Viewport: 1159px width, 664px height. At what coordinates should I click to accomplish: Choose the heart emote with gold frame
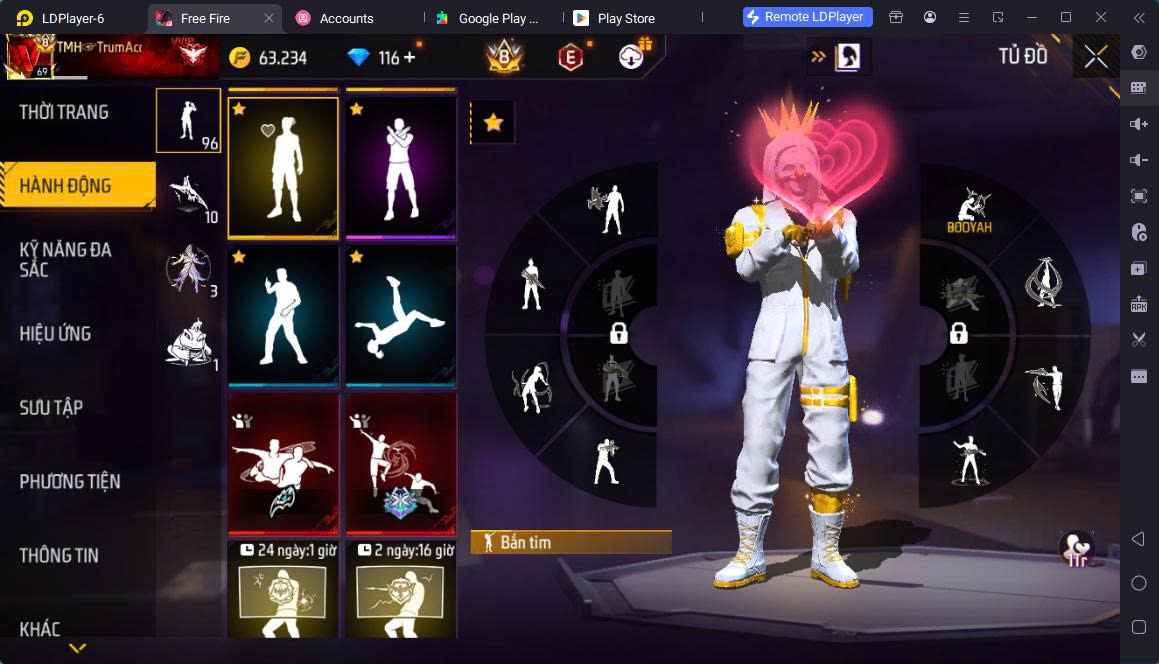(283, 166)
